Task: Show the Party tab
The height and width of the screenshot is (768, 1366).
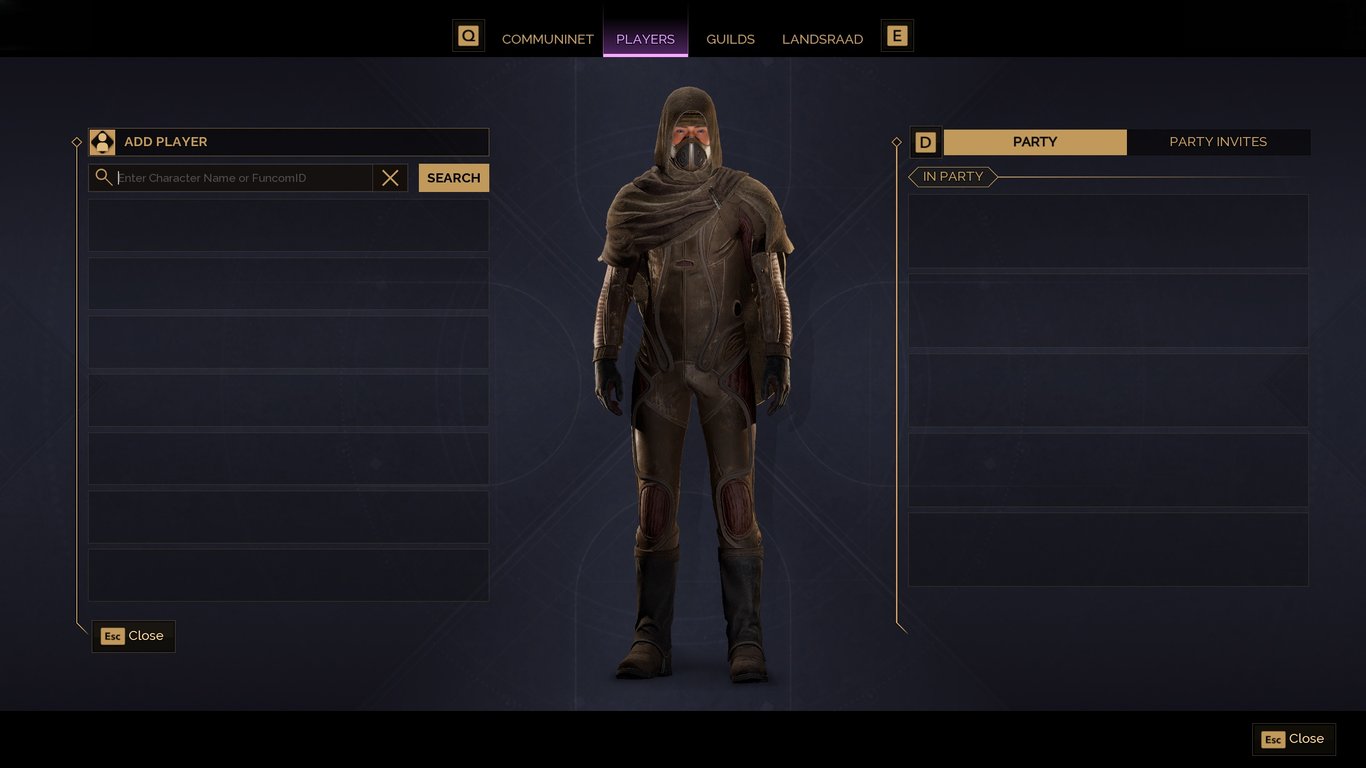Action: [1034, 142]
